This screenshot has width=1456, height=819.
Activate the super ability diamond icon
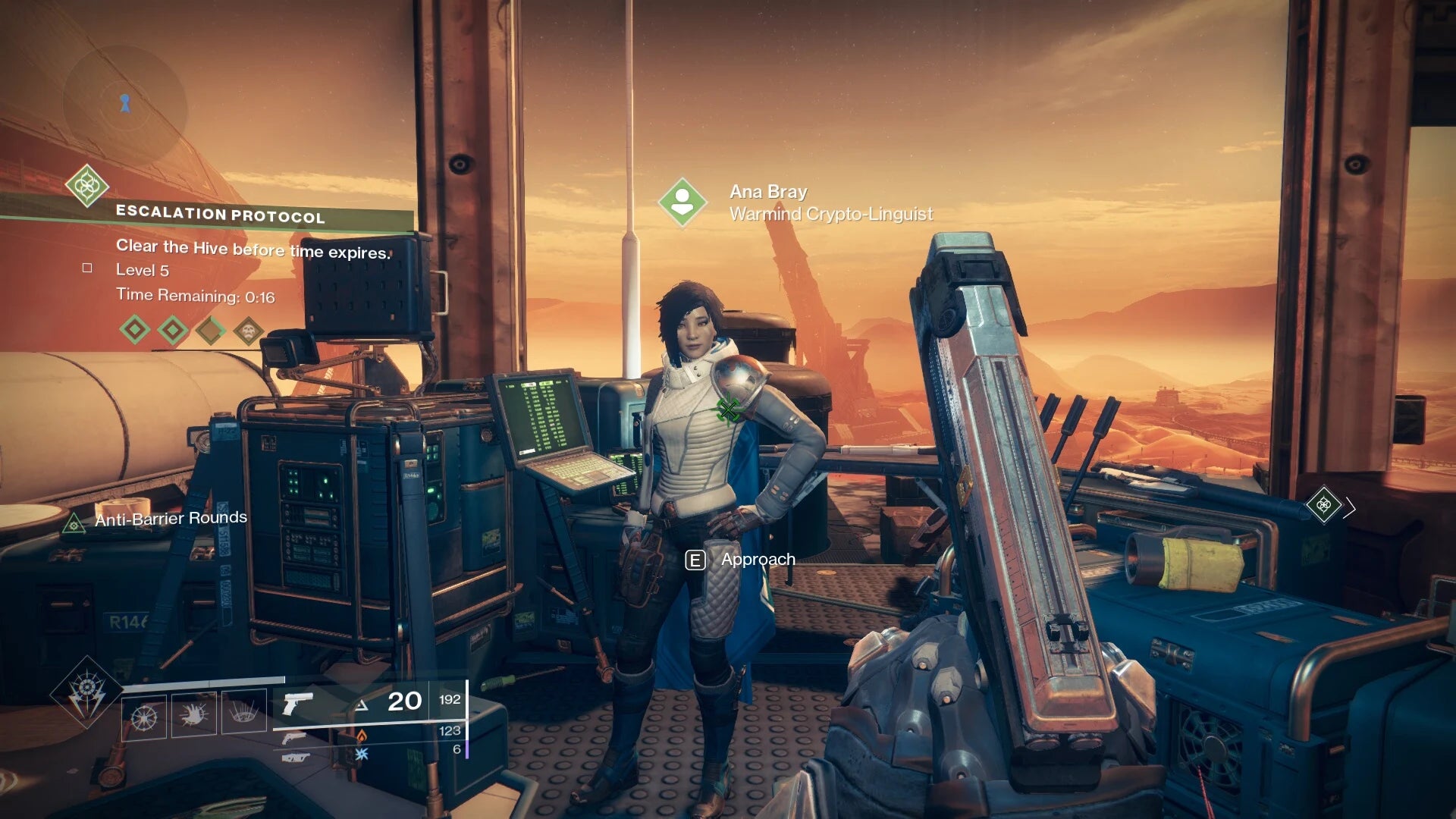tap(86, 692)
